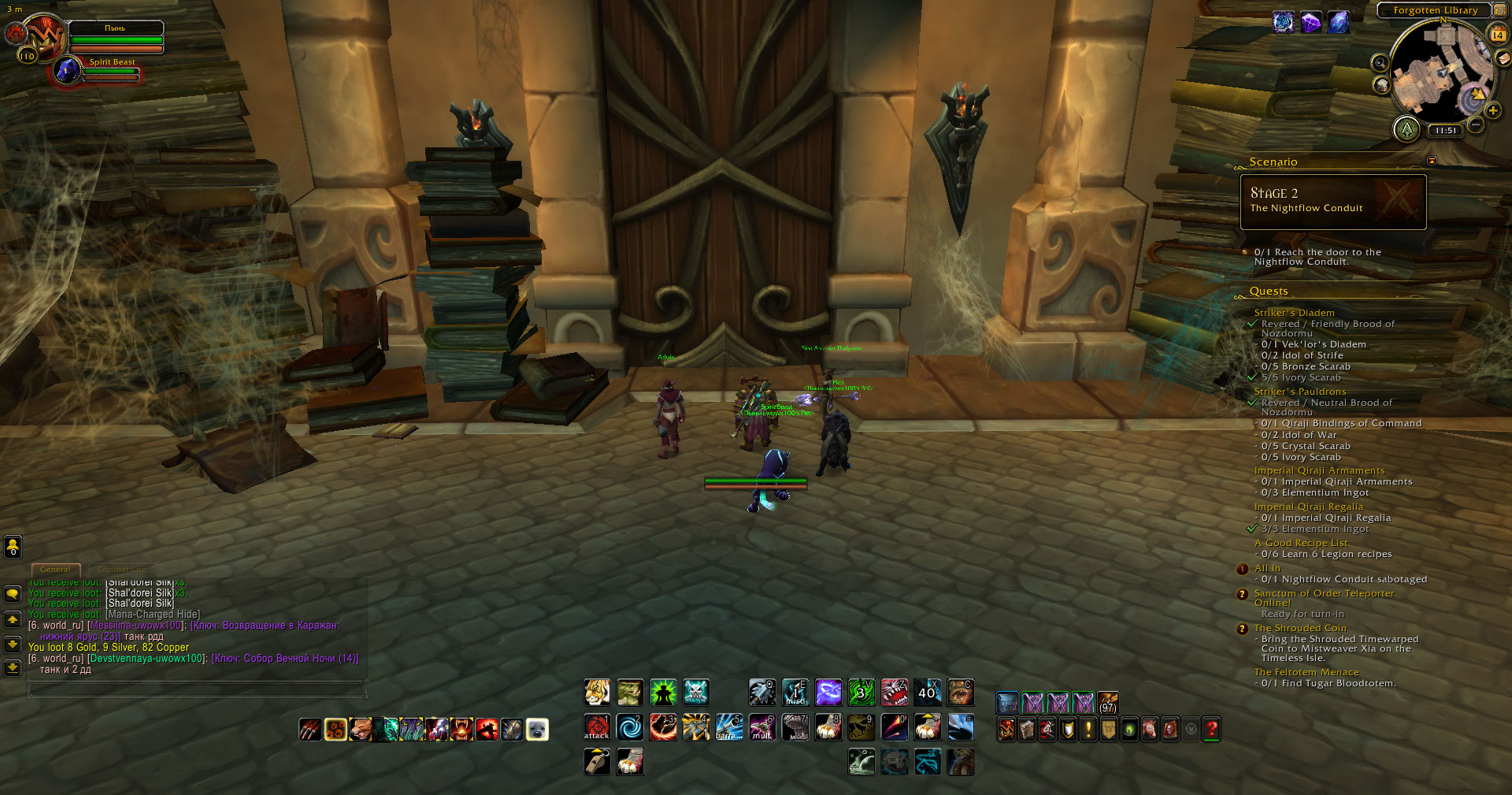Open the Striker's Diadem quest entry
Screen dimensions: 1512x795
point(1294,313)
